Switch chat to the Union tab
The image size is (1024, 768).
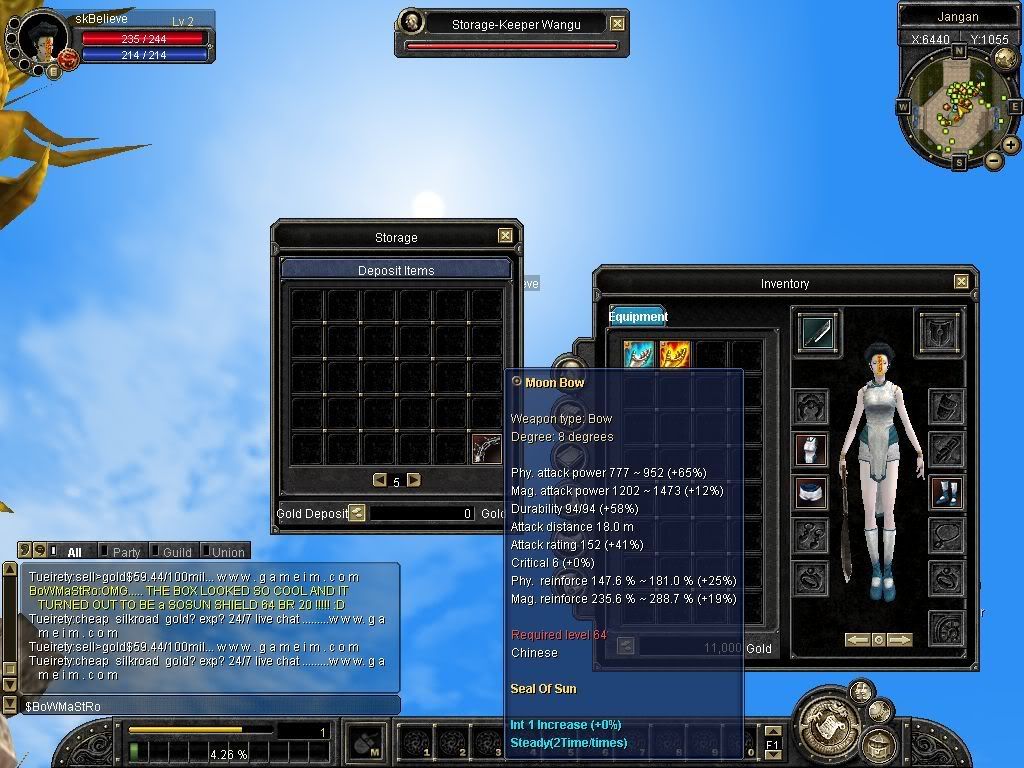(x=227, y=551)
